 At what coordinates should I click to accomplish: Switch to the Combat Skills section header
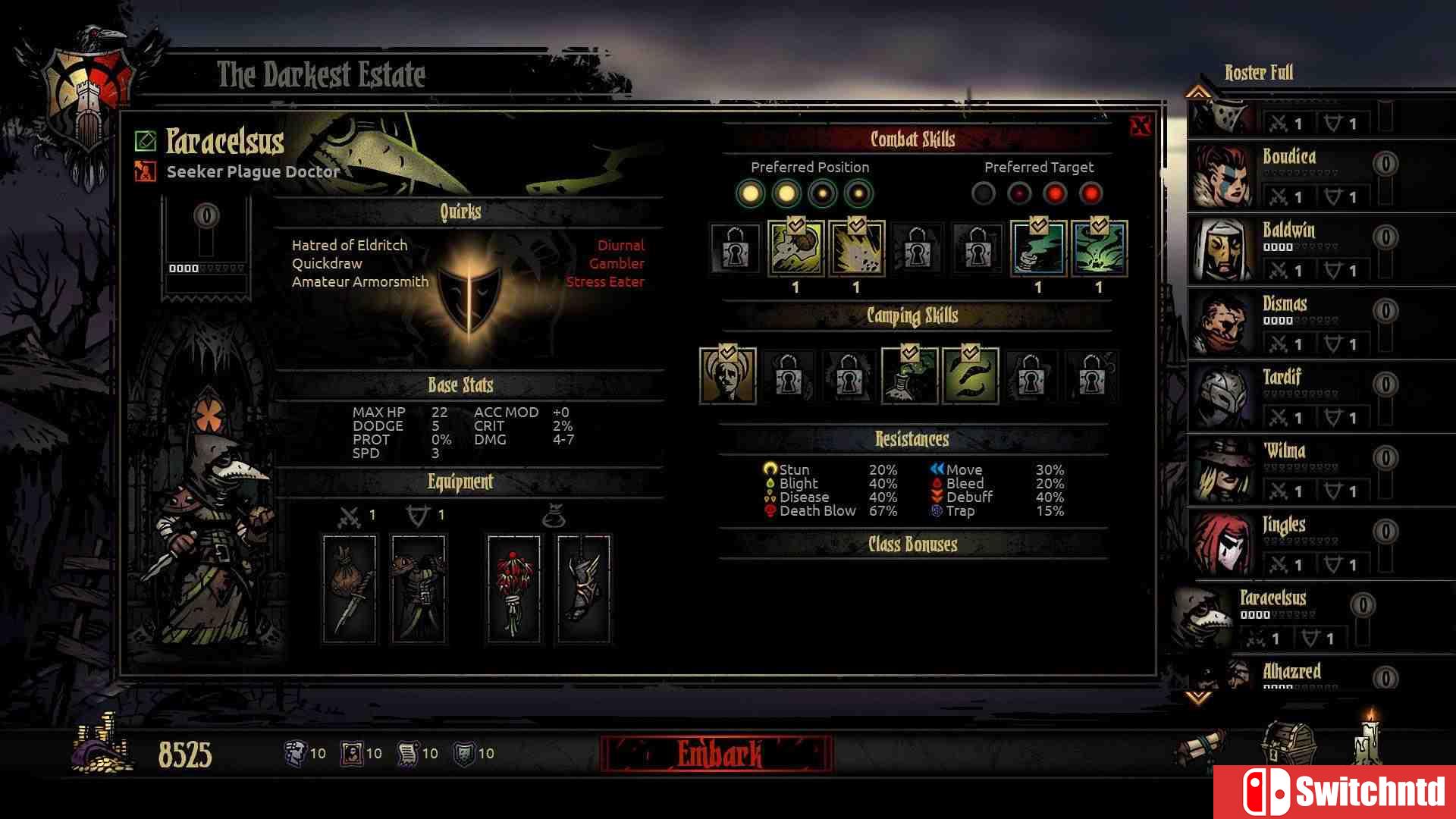pyautogui.click(x=912, y=139)
